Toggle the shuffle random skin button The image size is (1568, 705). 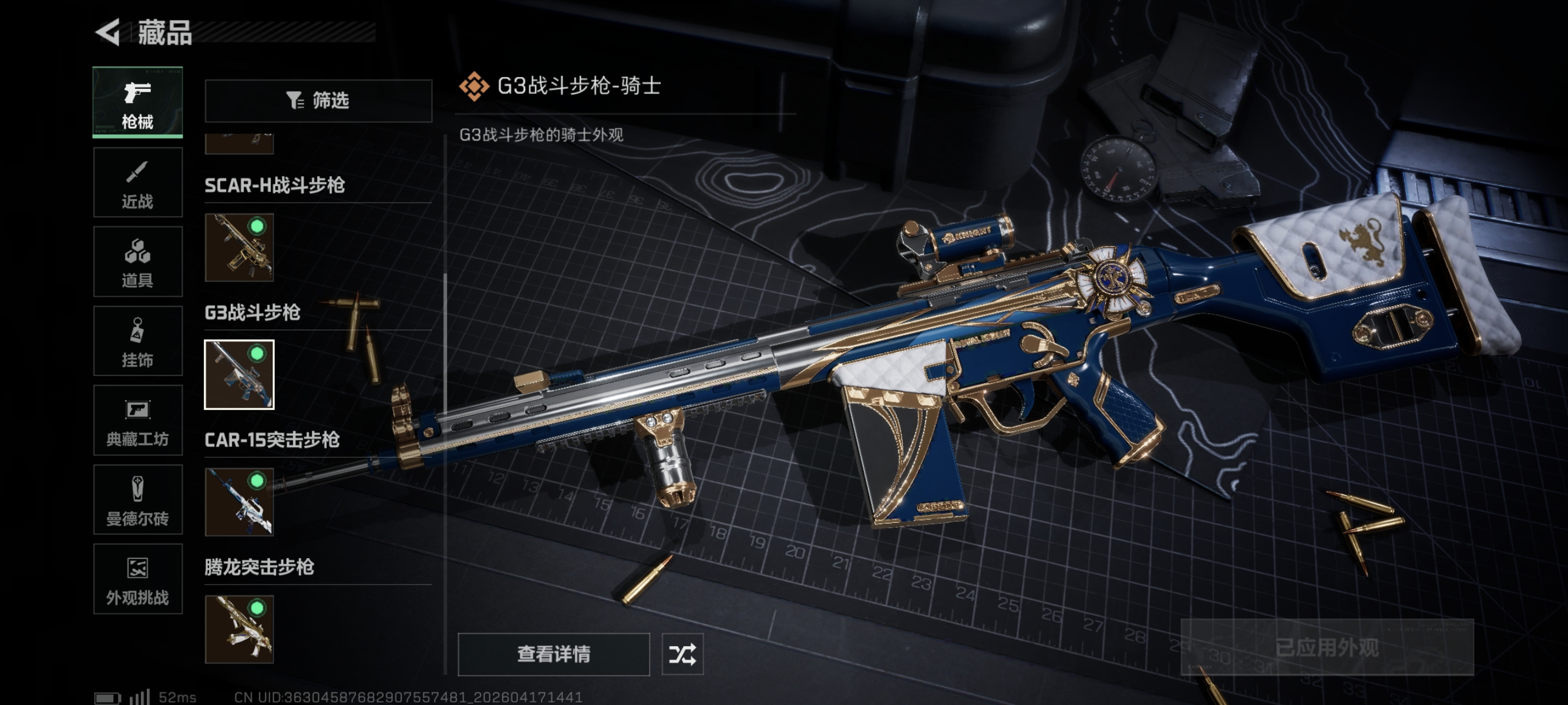point(682,654)
